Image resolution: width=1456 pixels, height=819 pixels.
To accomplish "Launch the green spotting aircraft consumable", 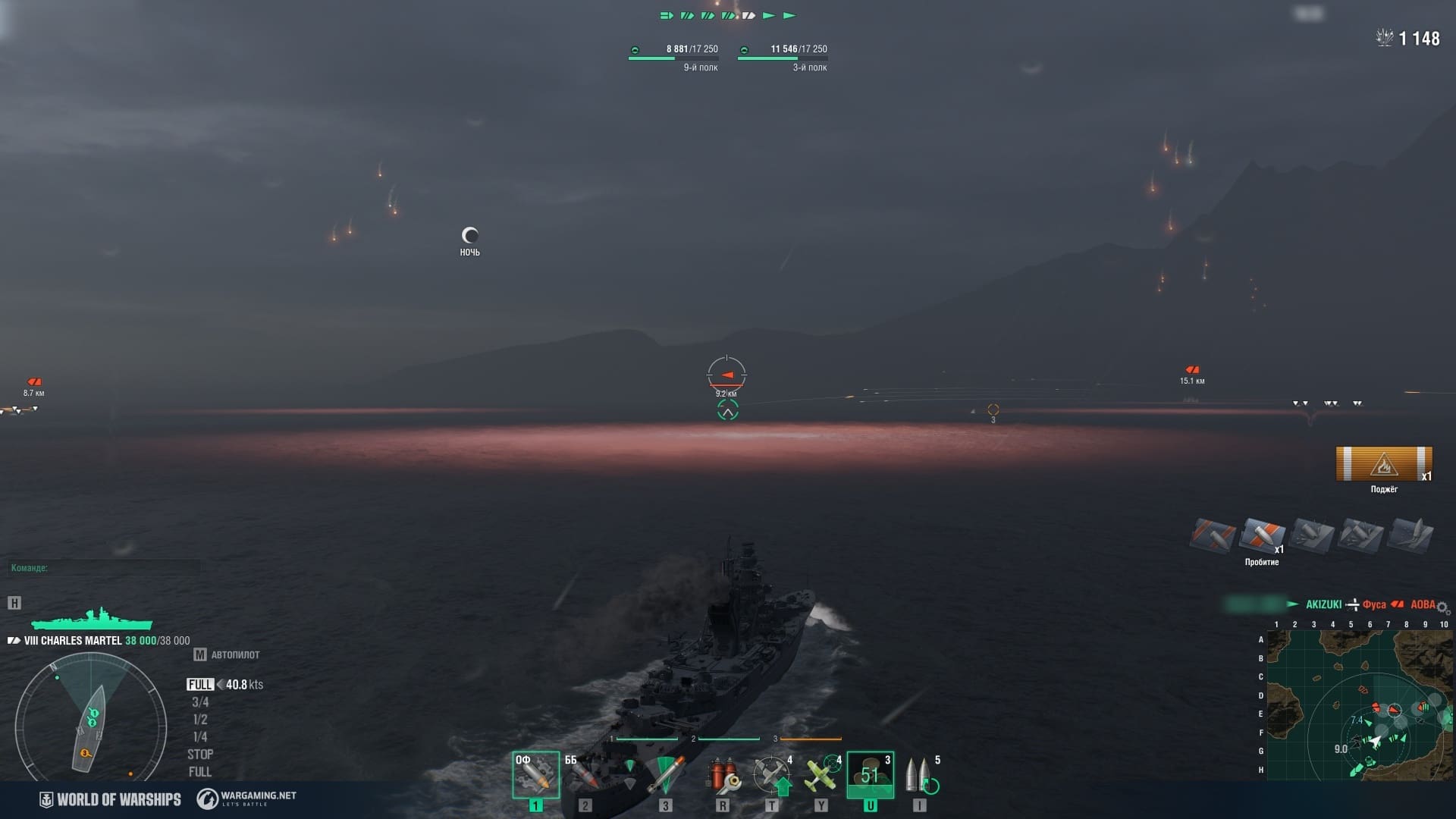I will [x=821, y=774].
